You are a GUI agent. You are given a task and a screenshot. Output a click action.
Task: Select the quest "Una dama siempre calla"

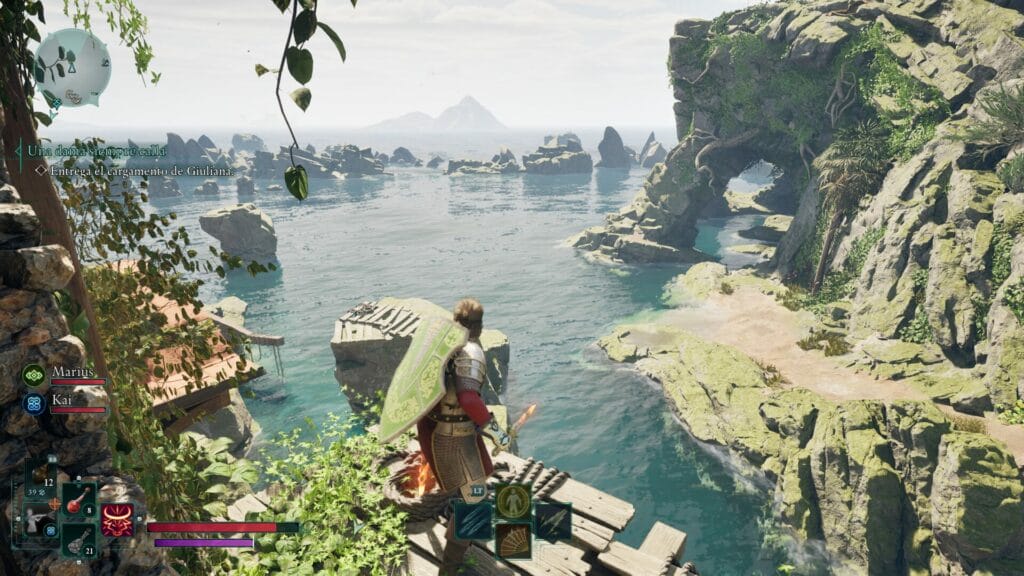click(96, 151)
